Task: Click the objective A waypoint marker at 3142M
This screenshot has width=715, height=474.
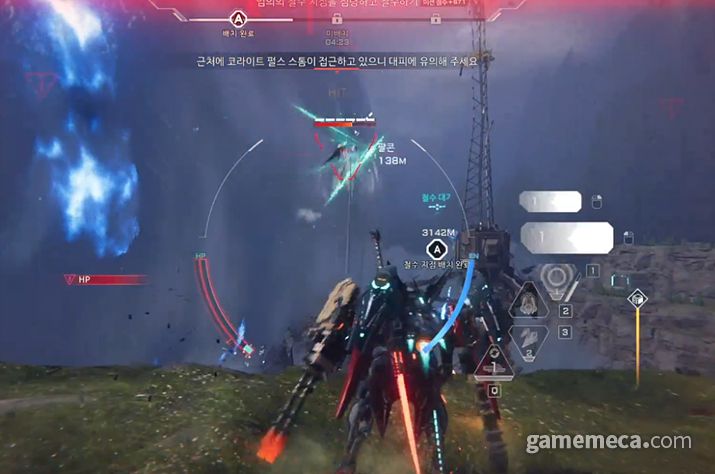Action: coord(436,249)
